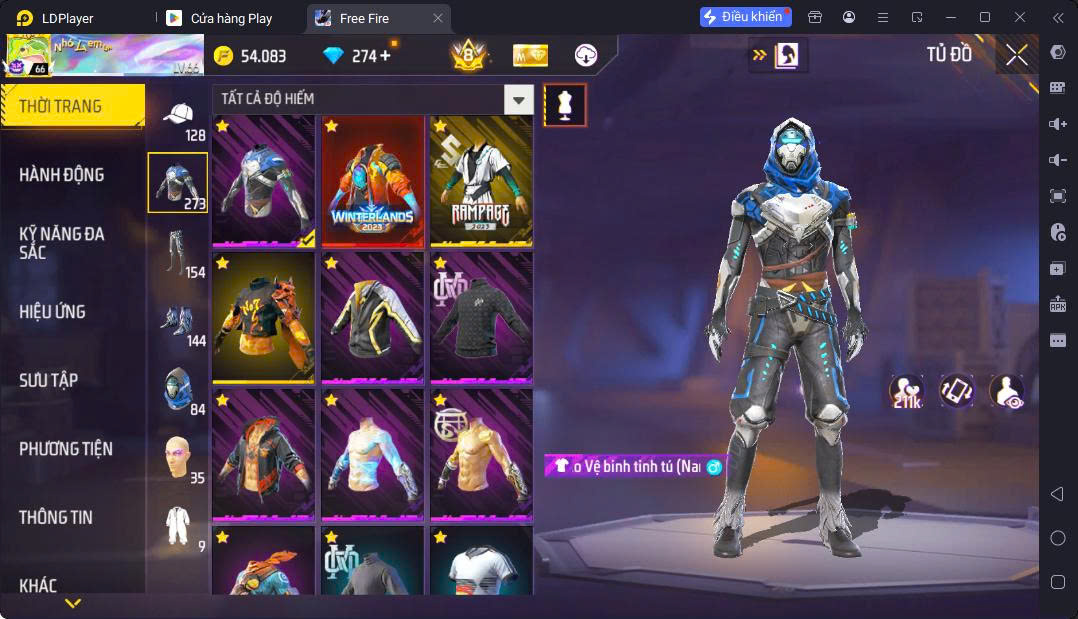1078x619 pixels.
Task: Add diamonds with the plus button
Action: 386,56
